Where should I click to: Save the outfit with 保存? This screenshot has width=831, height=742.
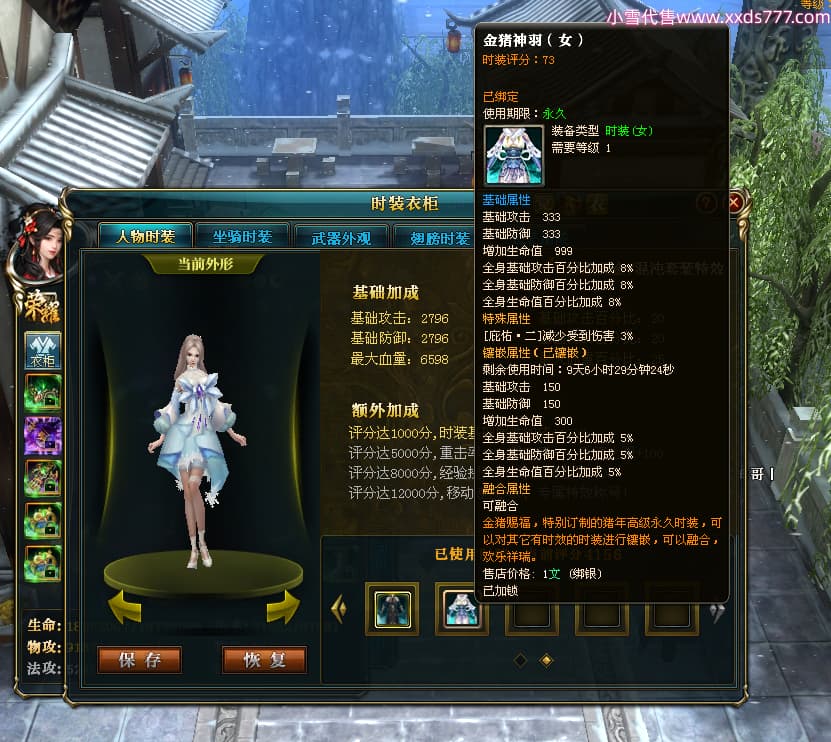139,660
